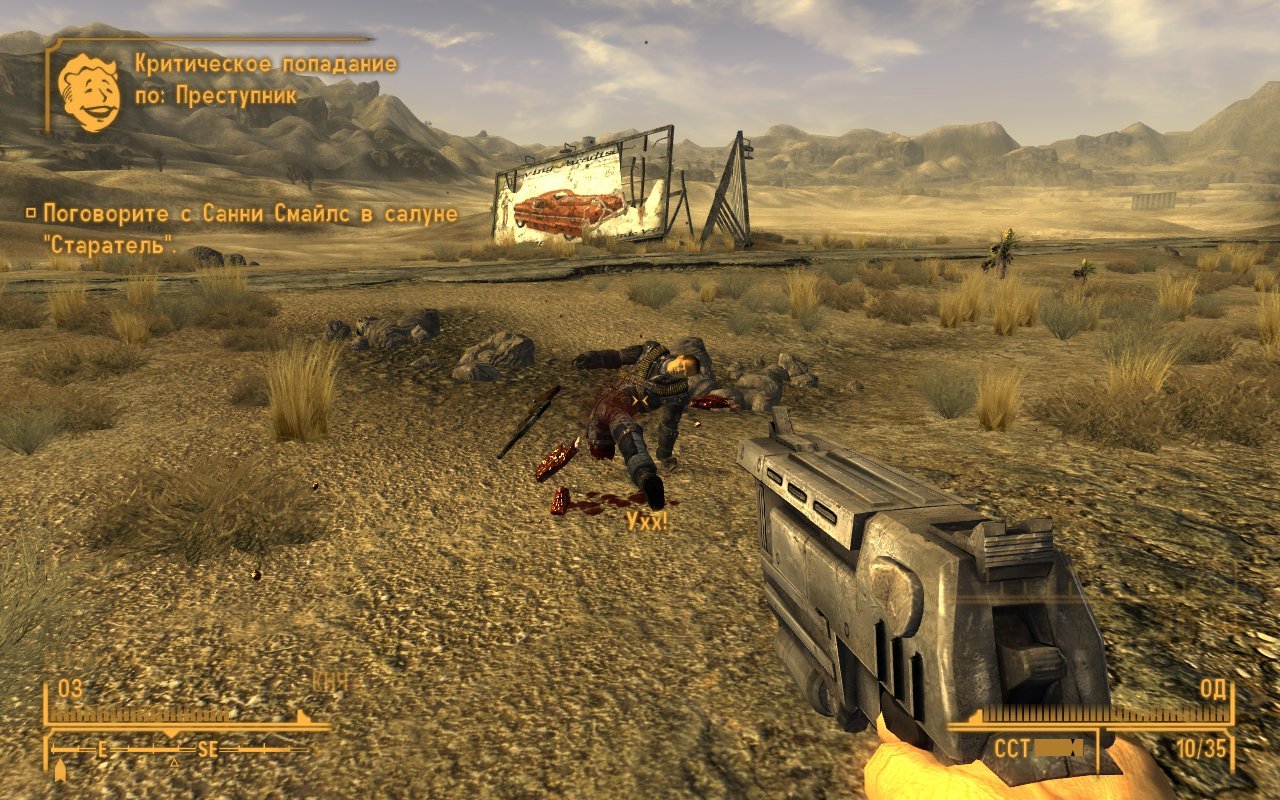Click the undiscovered location triangle marker
This screenshot has width=1280, height=800.
174,762
